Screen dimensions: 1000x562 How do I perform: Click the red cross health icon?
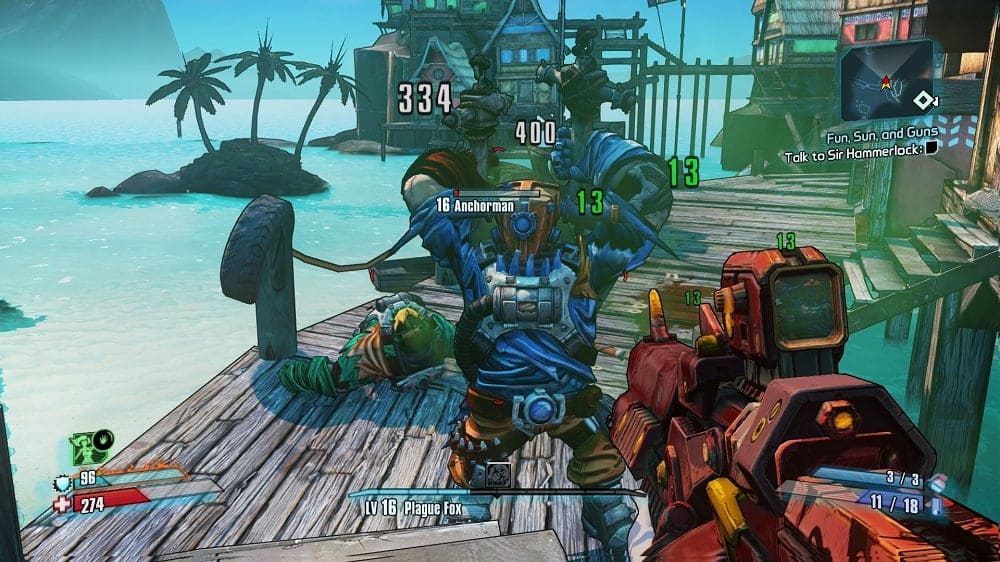[63, 505]
